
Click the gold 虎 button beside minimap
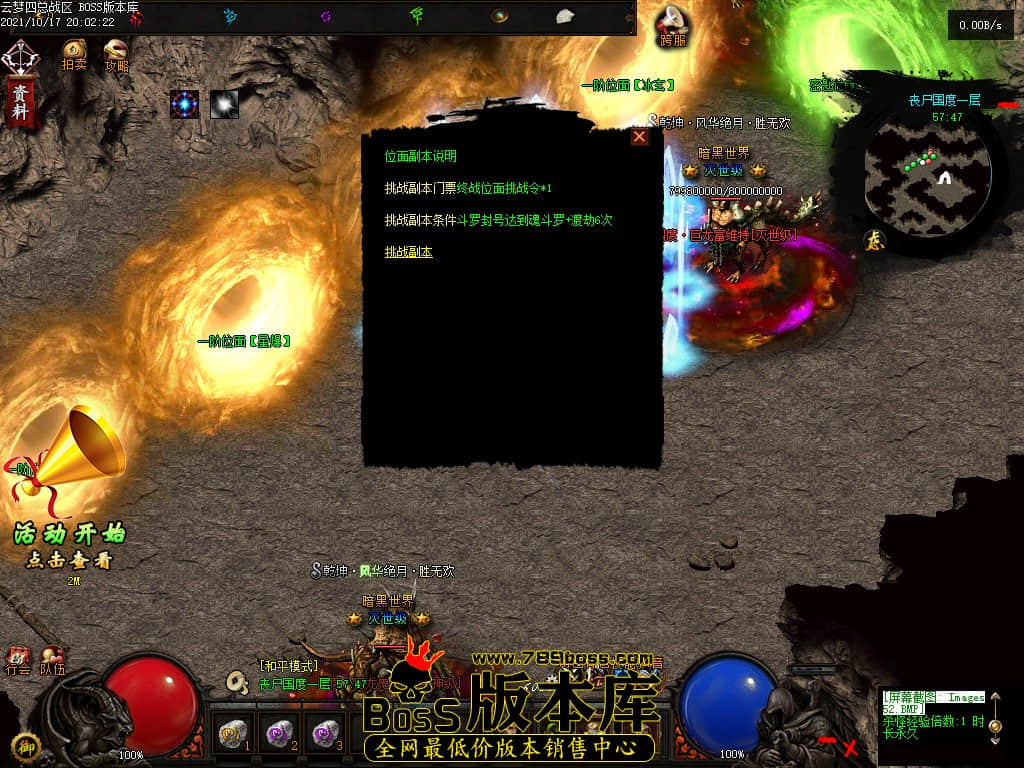coord(872,240)
